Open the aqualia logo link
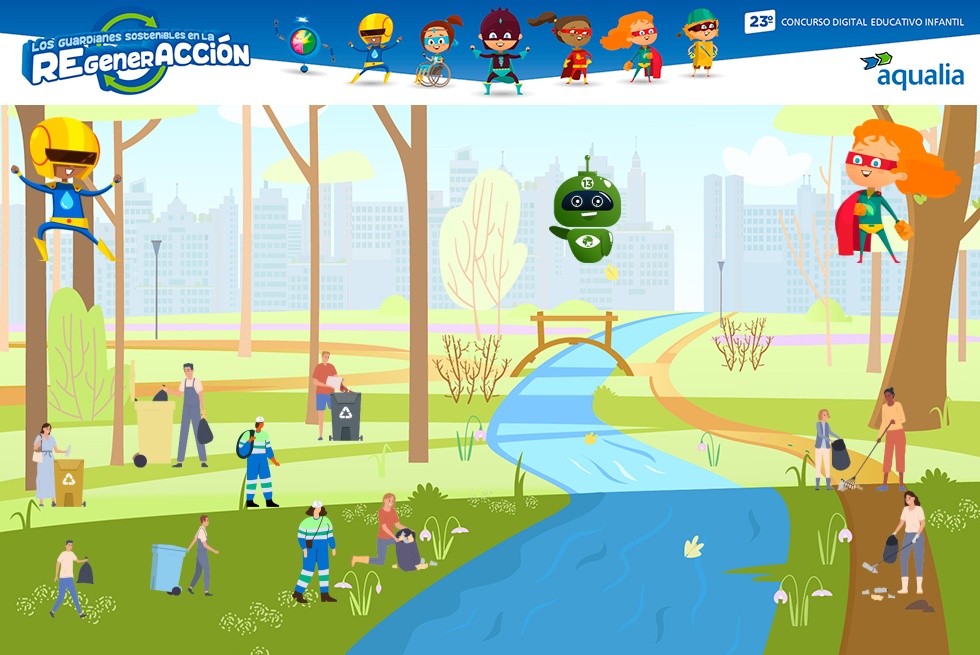The image size is (980, 655). [x=913, y=71]
